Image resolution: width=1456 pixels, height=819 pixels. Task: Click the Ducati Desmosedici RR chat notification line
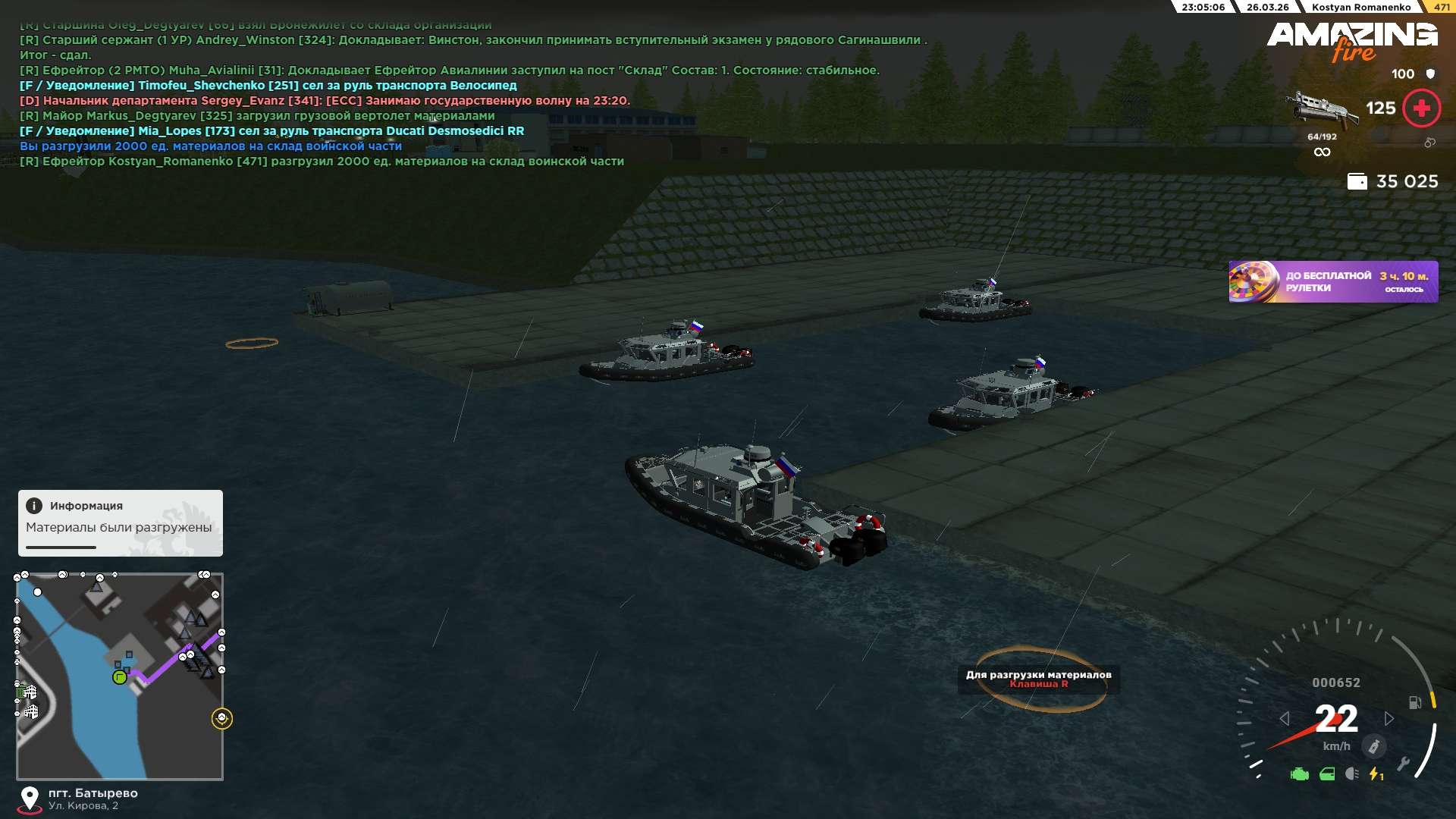(271, 131)
